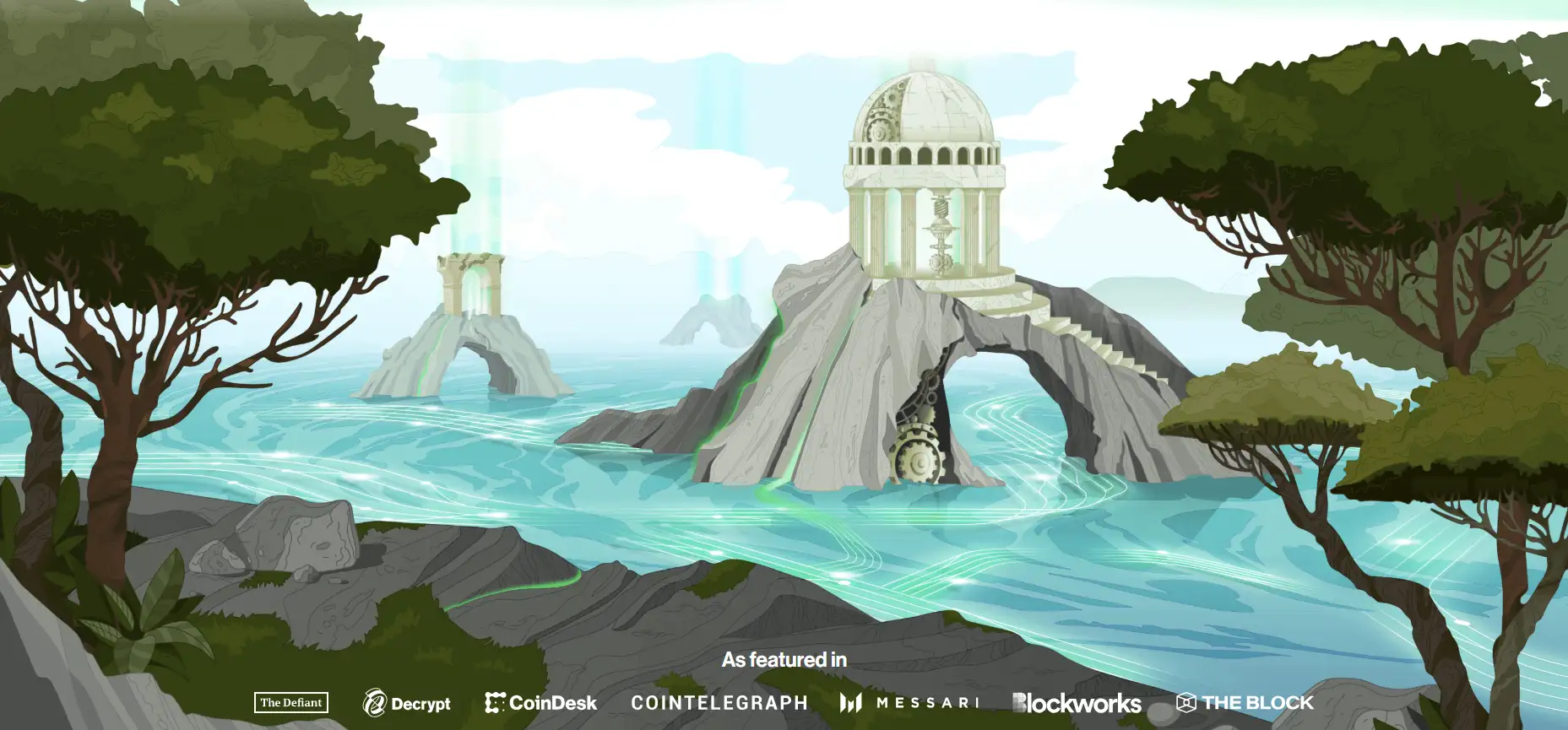The image size is (1568, 730).
Task: Click the CoinDesk logo
Action: click(x=541, y=703)
